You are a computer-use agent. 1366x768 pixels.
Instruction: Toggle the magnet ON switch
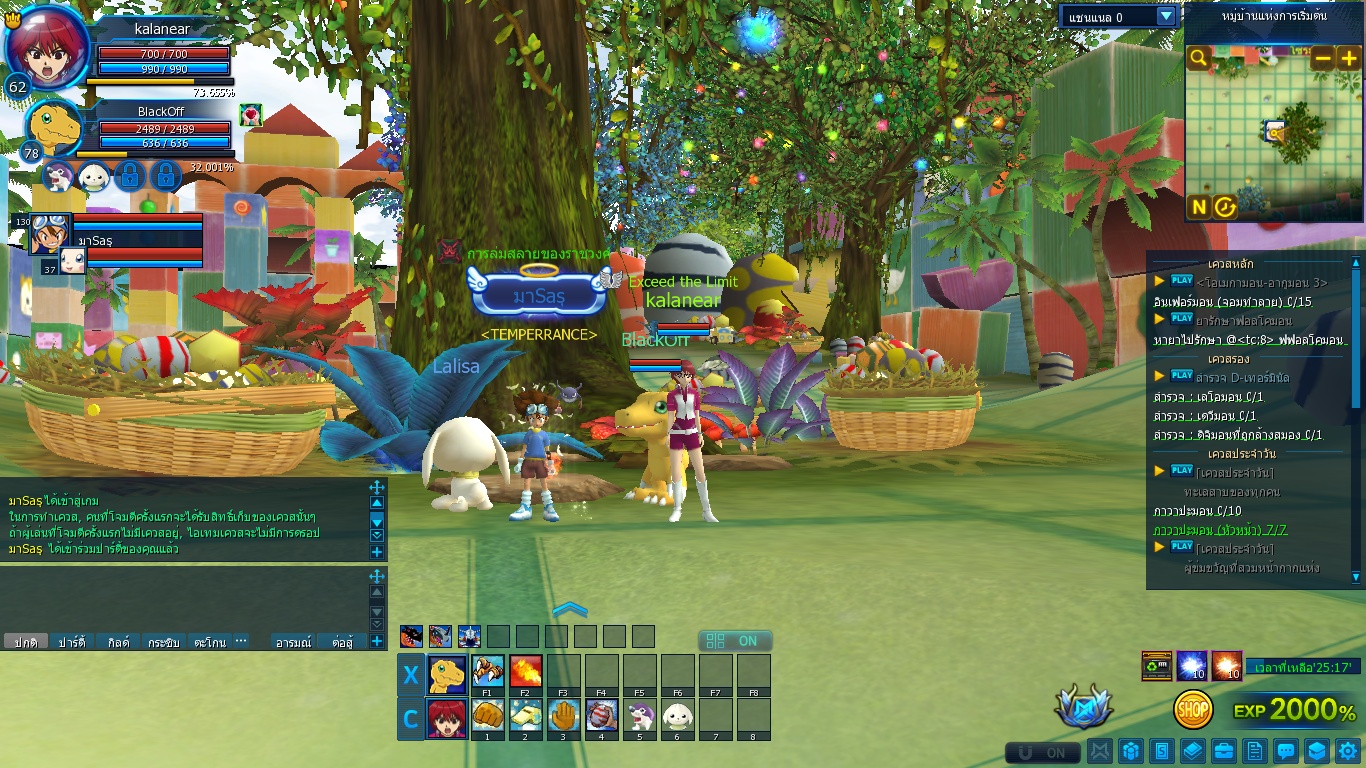click(1043, 752)
